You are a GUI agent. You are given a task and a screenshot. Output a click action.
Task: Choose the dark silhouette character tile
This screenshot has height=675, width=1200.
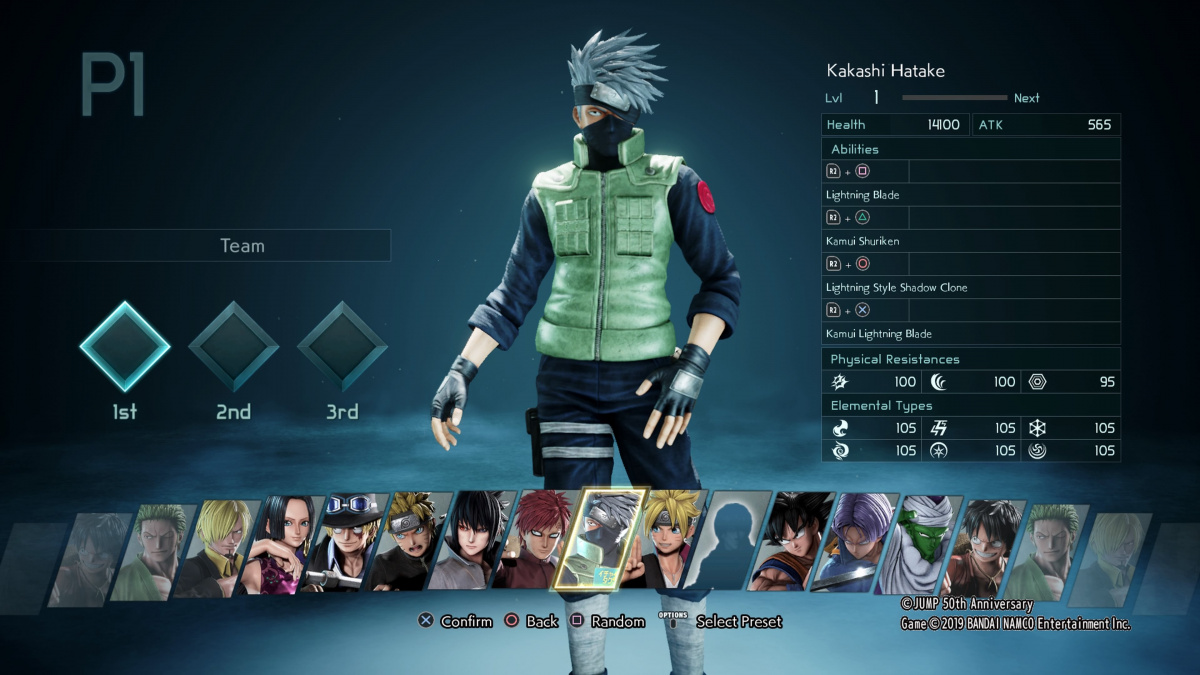tap(733, 546)
